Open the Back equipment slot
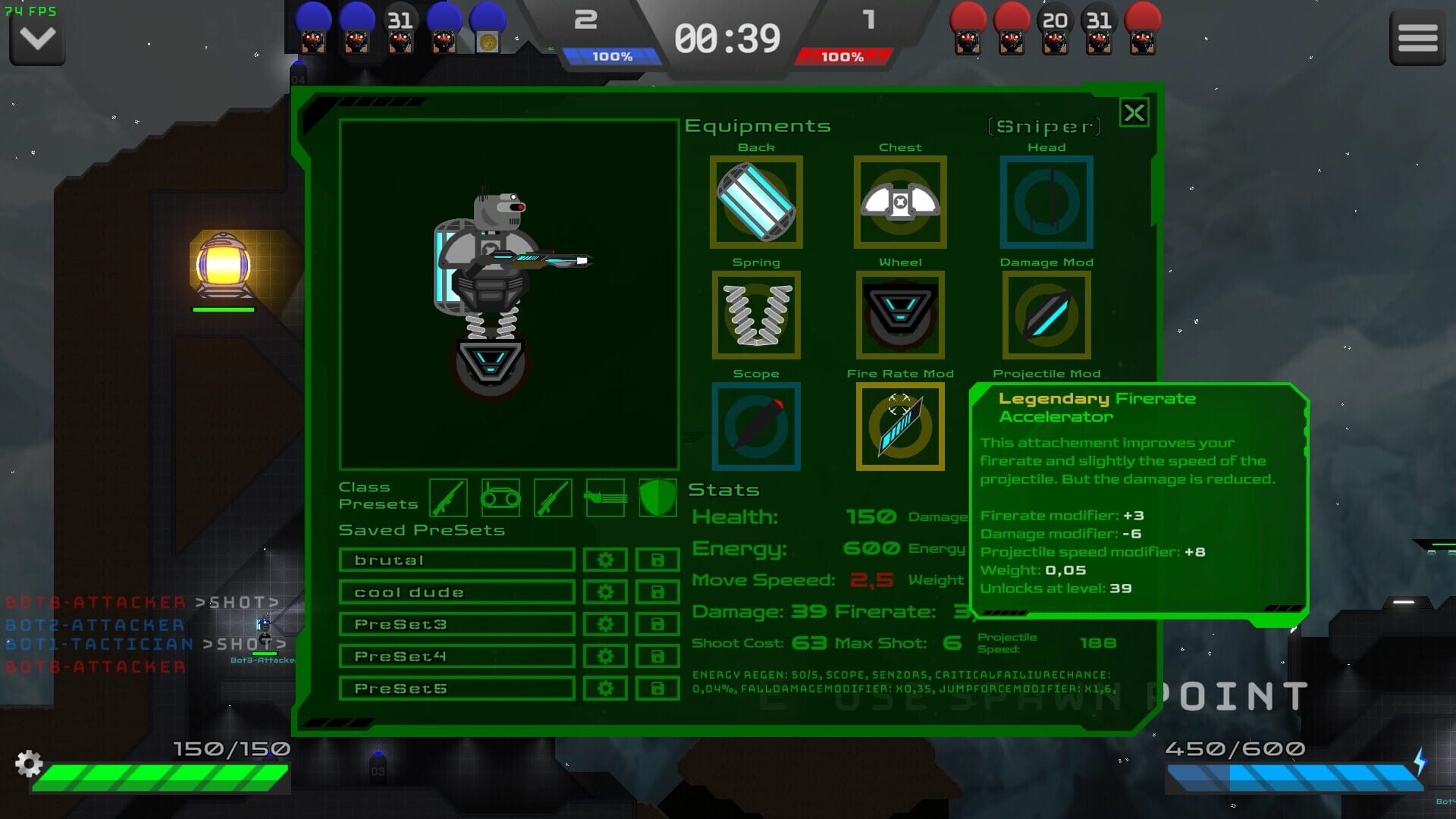 [756, 201]
